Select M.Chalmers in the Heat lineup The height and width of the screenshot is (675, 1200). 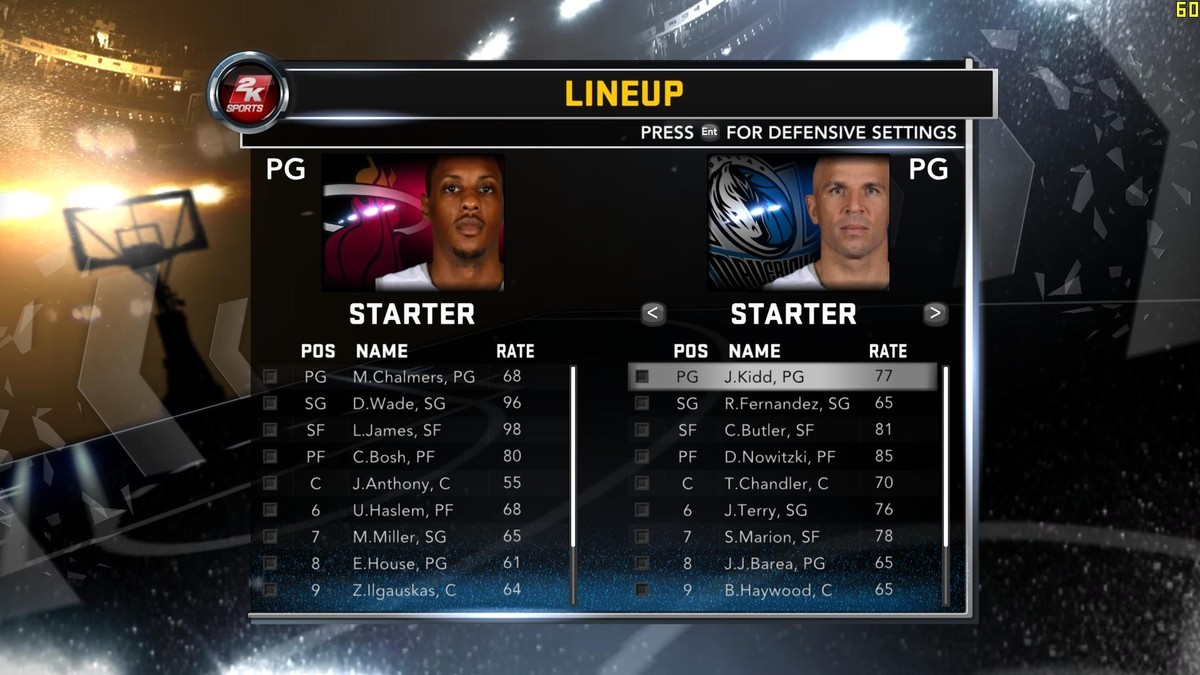point(413,377)
